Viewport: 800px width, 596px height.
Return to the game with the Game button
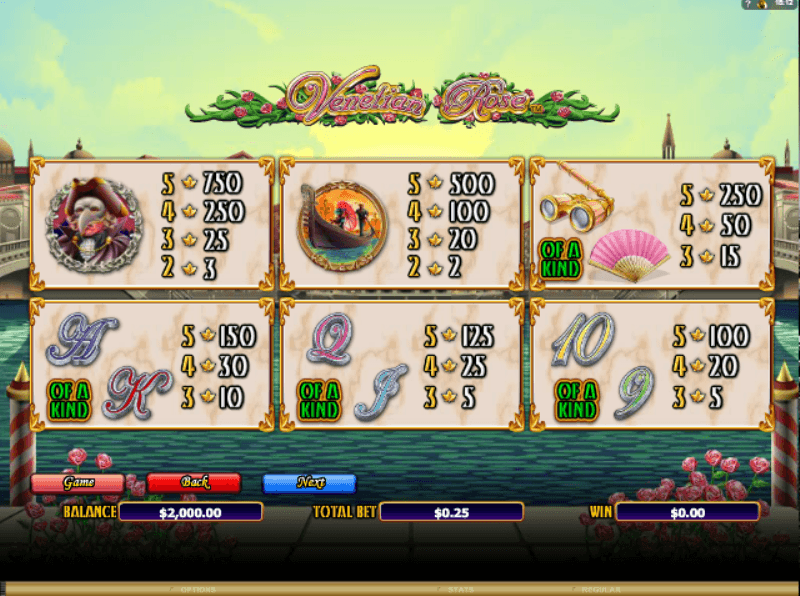[78, 483]
